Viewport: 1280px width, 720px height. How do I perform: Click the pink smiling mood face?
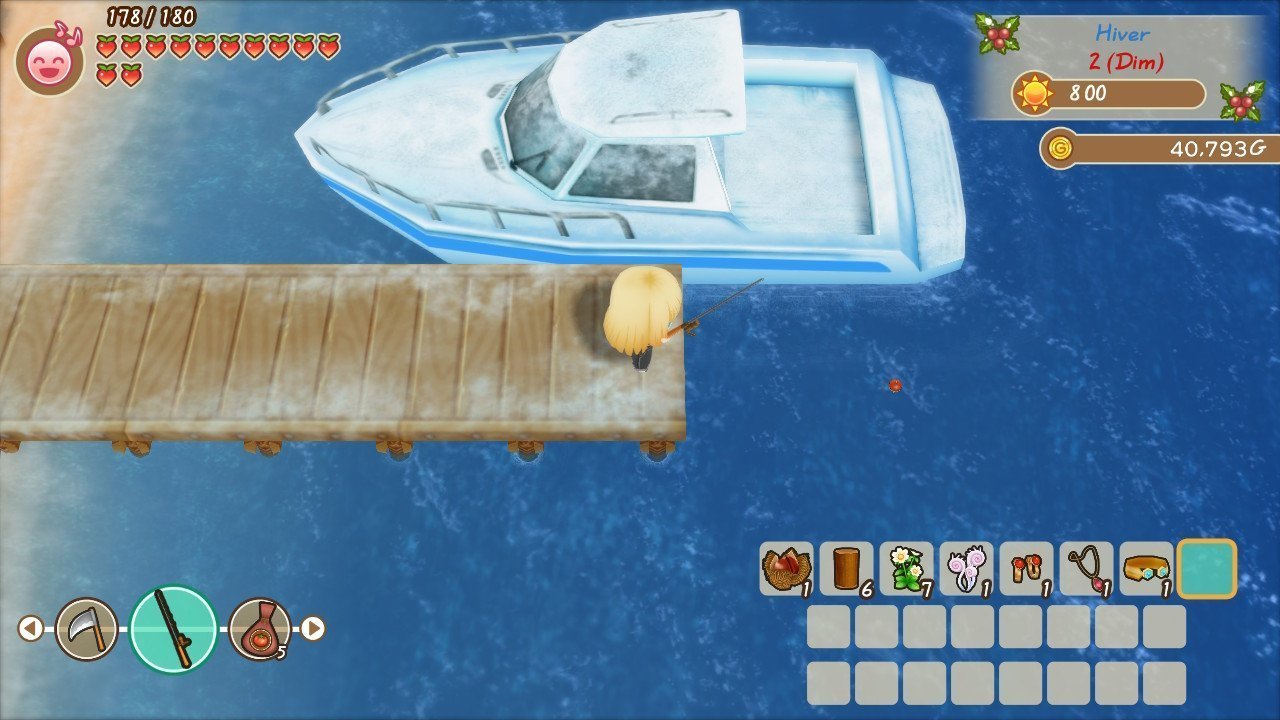click(49, 62)
